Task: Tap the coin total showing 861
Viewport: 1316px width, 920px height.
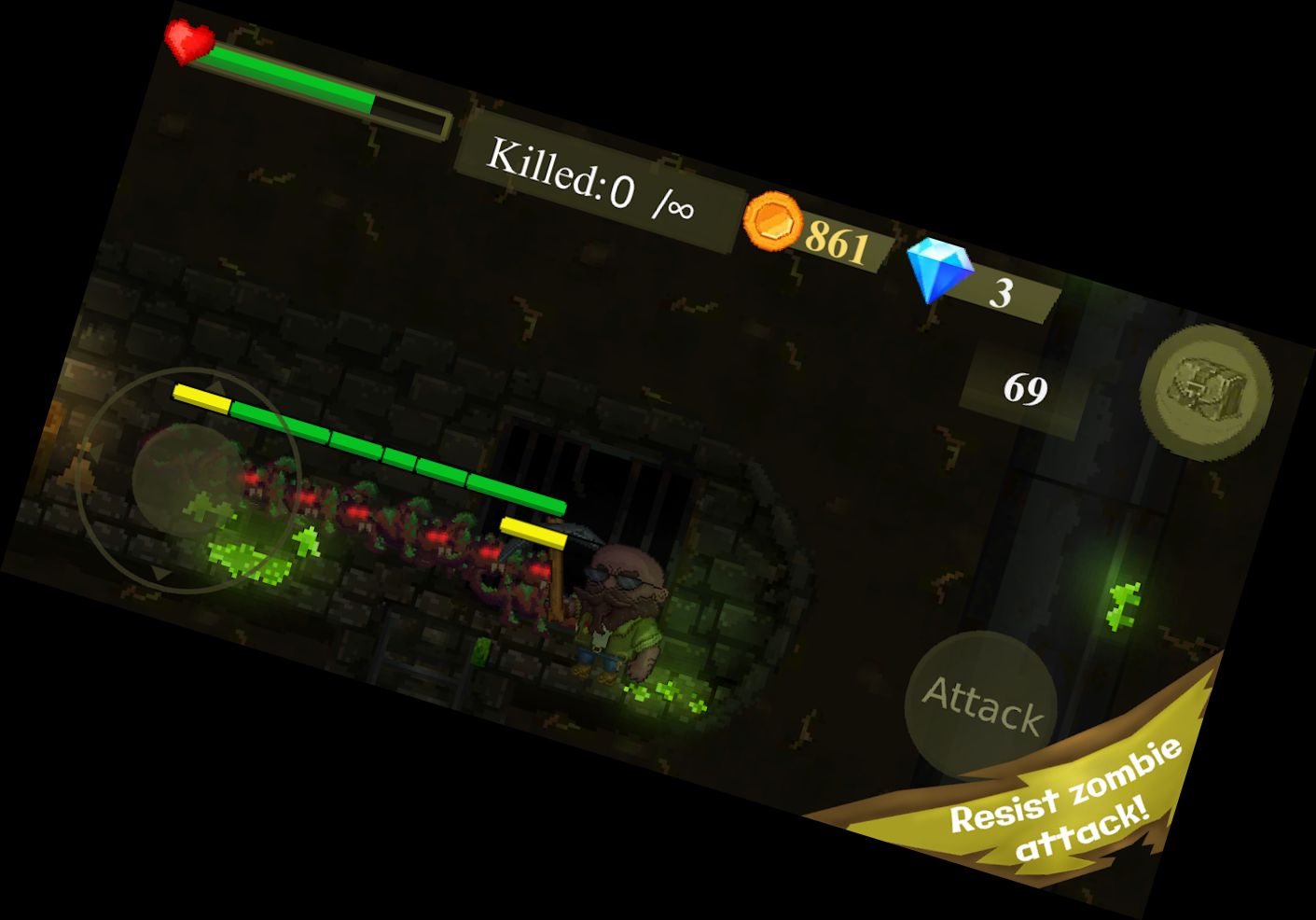Action: coord(838,243)
